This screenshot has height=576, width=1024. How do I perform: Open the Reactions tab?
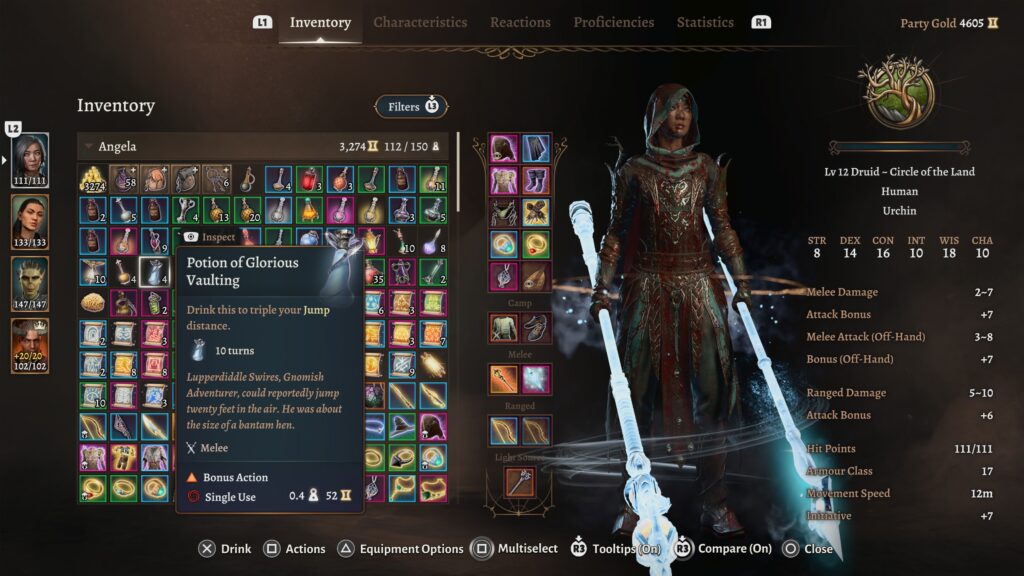(x=520, y=22)
